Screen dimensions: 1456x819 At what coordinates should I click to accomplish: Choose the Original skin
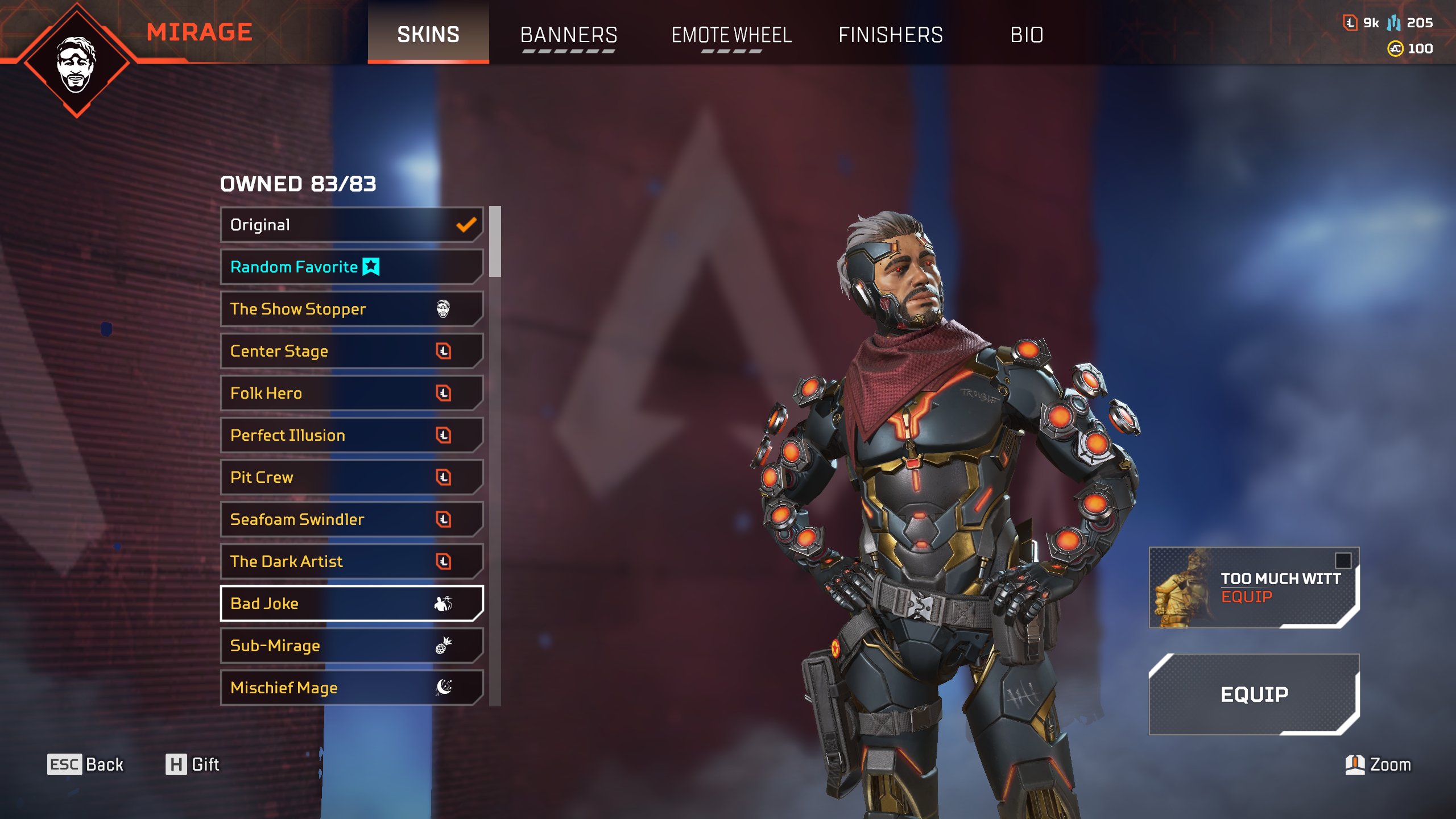351,225
